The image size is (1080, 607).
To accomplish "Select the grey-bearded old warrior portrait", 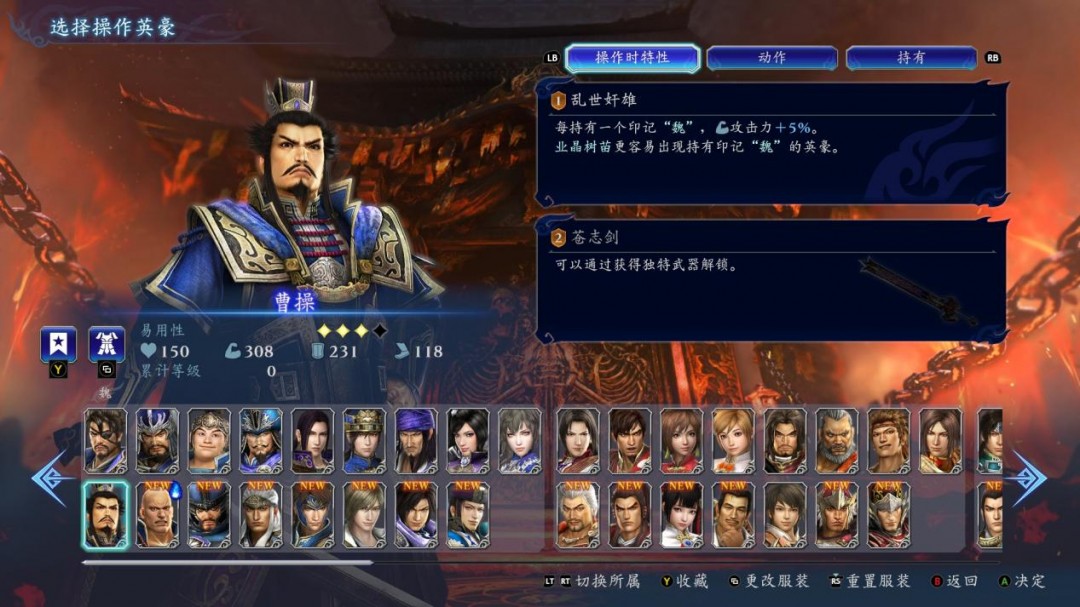I will pos(837,440).
